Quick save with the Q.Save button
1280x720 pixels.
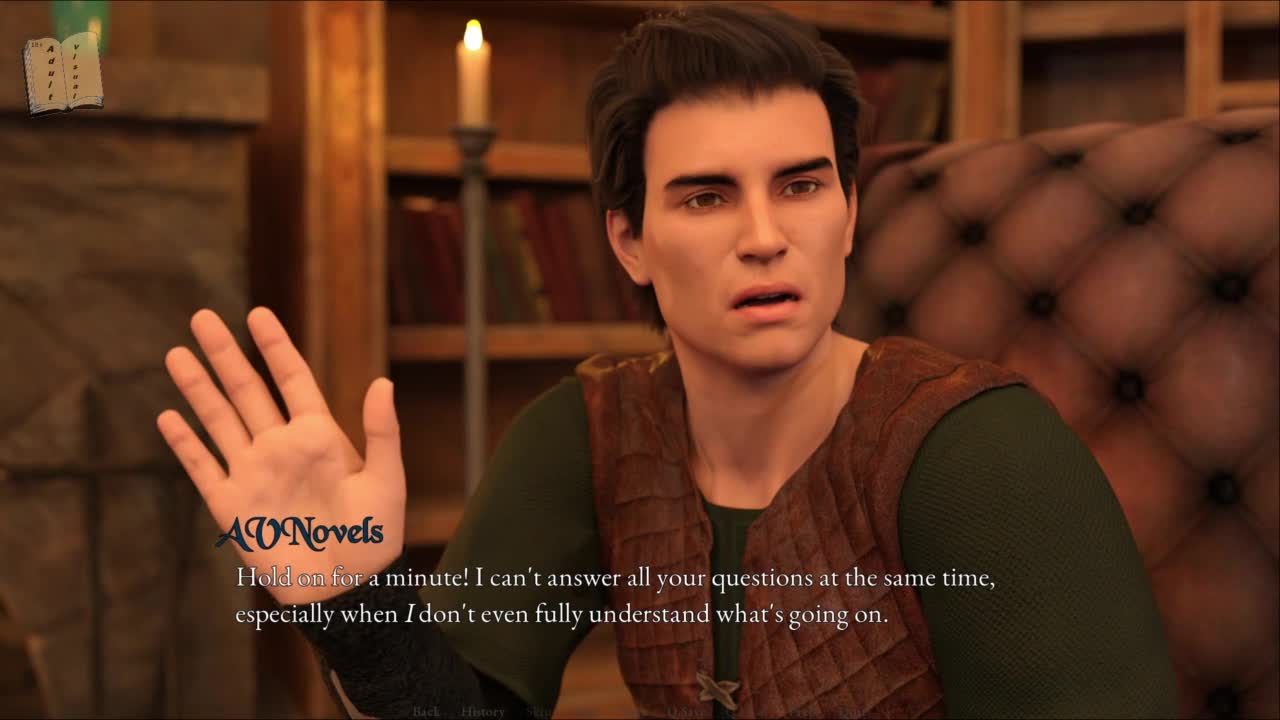tap(686, 712)
